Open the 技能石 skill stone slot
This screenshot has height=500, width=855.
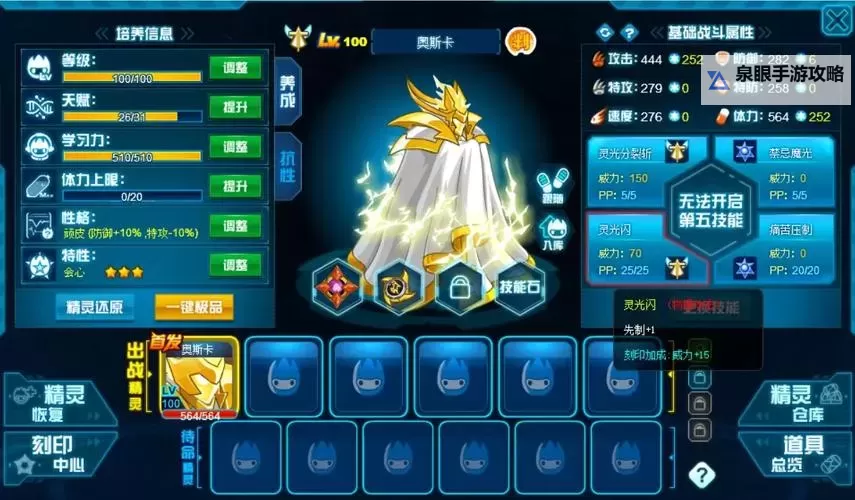point(520,287)
